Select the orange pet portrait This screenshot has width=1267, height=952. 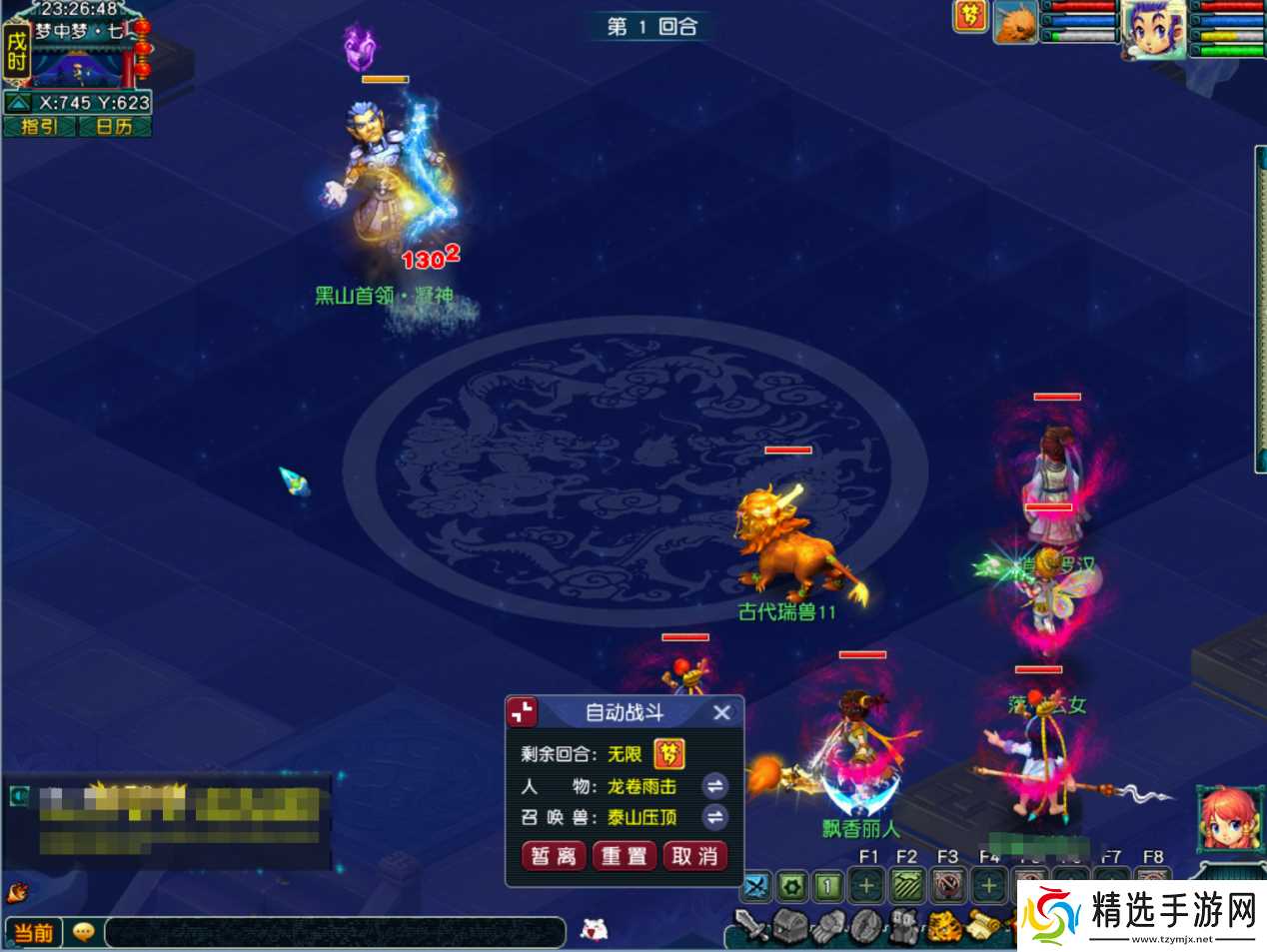click(1015, 22)
